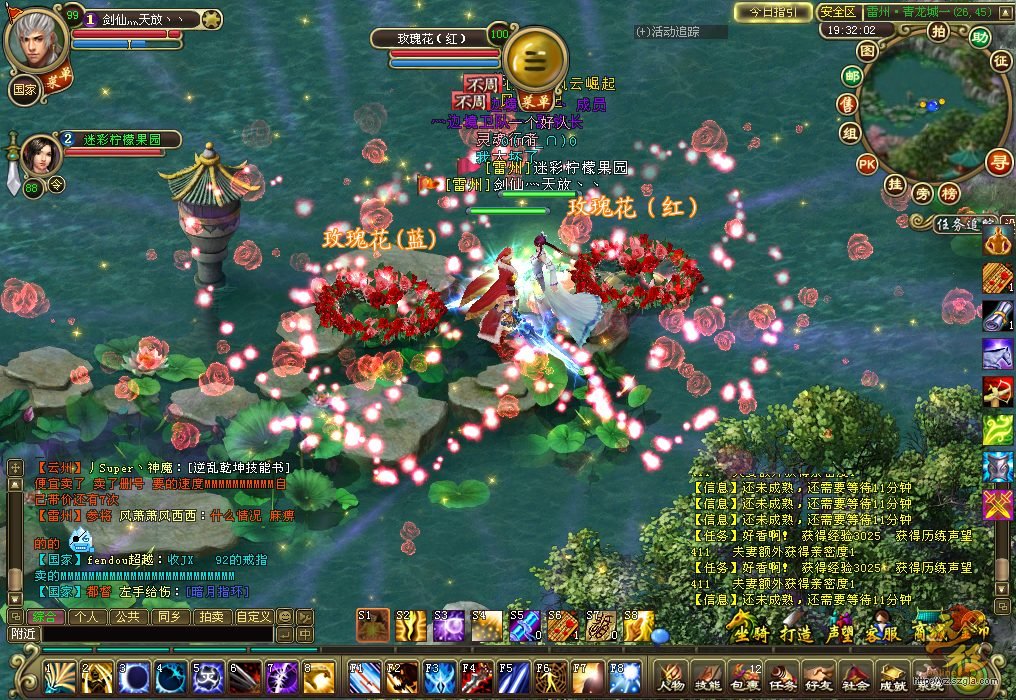This screenshot has height=700, width=1016.
Task: Switch chat to the 个人 tab
Action: (x=87, y=617)
